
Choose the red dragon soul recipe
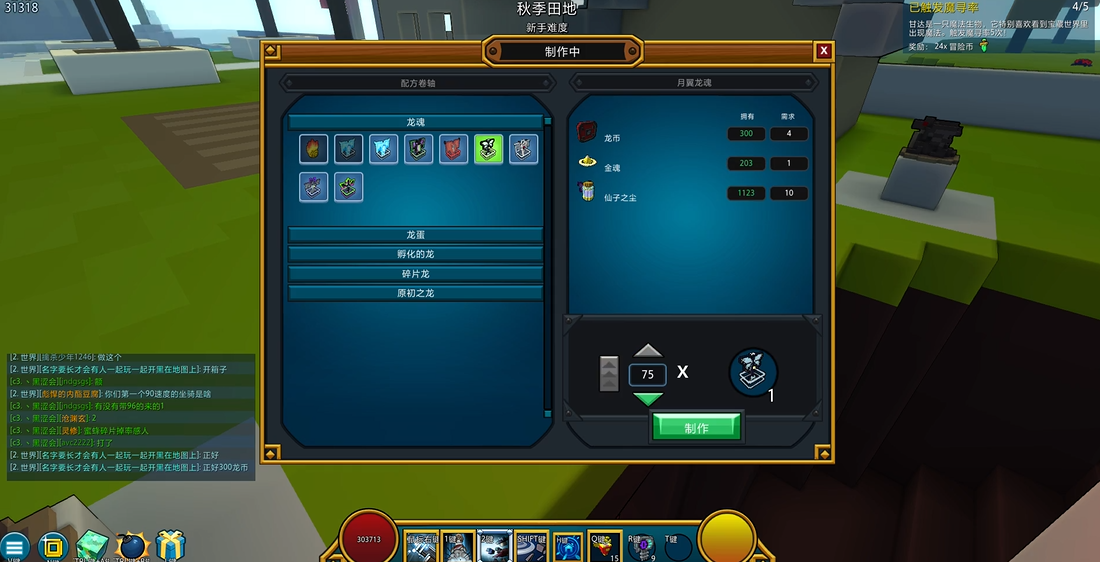click(x=453, y=149)
